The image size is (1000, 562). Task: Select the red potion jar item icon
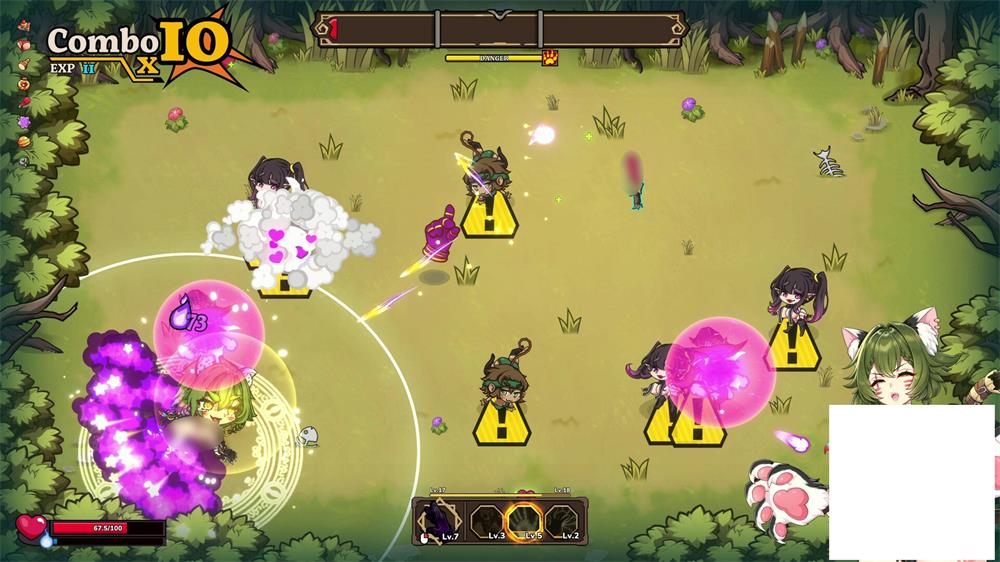[x=24, y=83]
